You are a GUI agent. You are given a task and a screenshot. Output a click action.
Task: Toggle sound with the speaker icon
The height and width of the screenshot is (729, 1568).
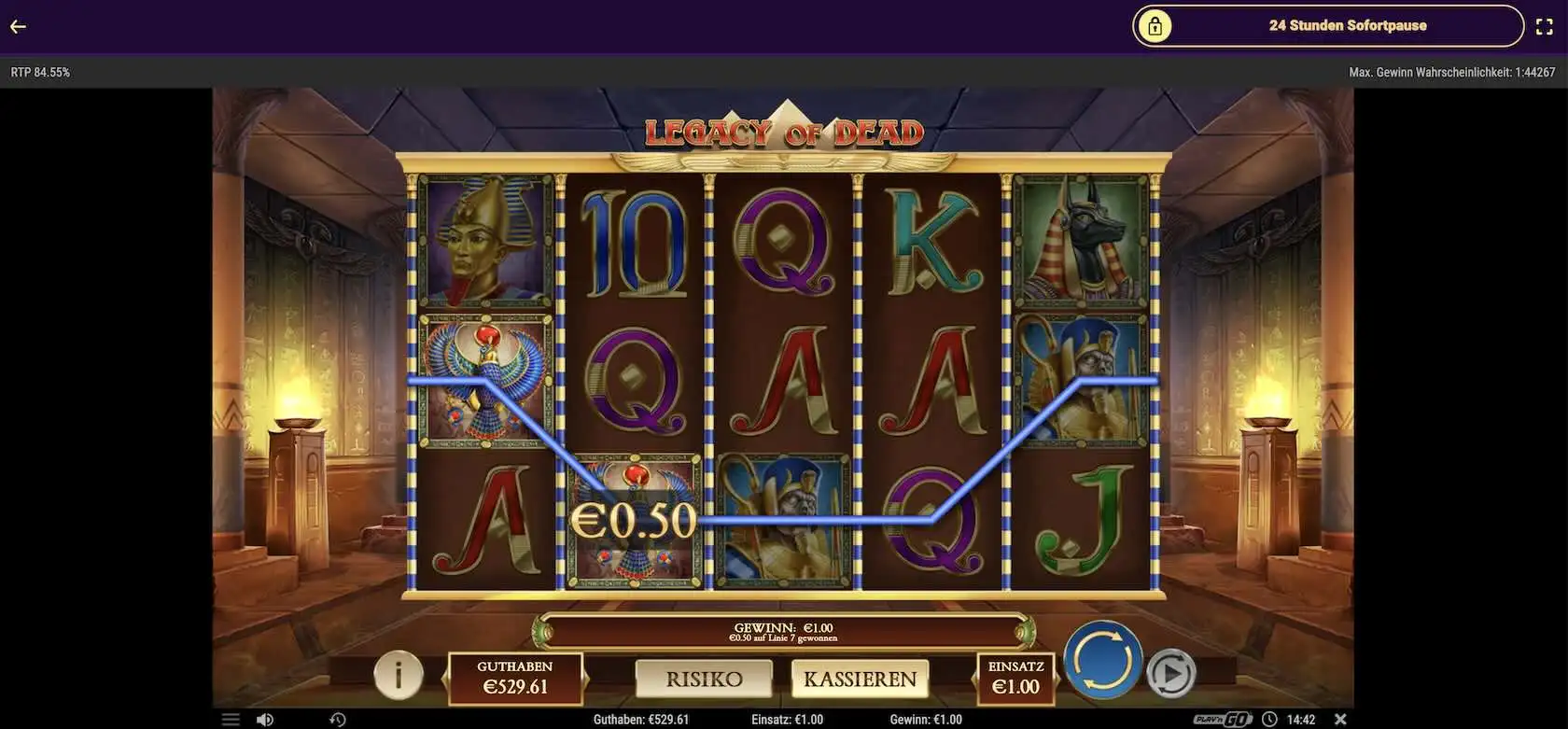pyautogui.click(x=265, y=720)
